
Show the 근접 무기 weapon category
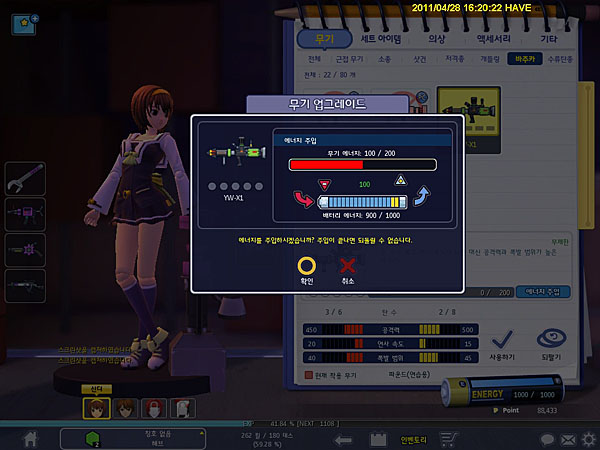coord(346,60)
